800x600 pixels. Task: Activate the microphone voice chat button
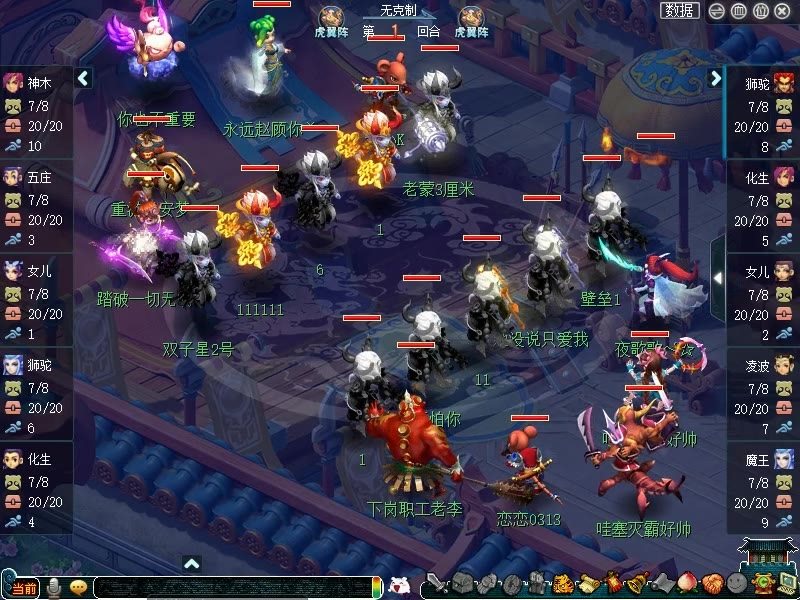pos(54,587)
